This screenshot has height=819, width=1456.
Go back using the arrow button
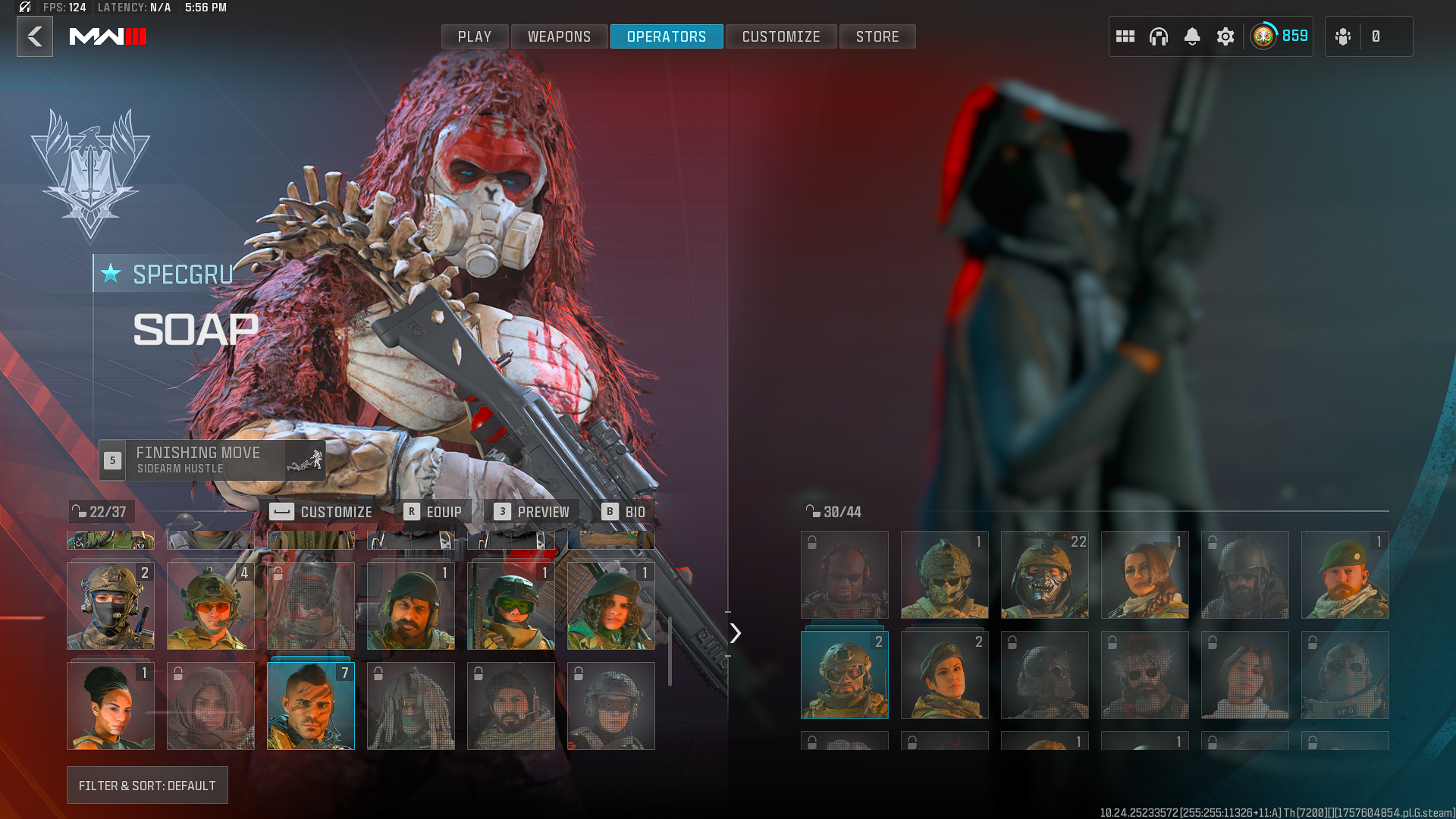tap(35, 36)
